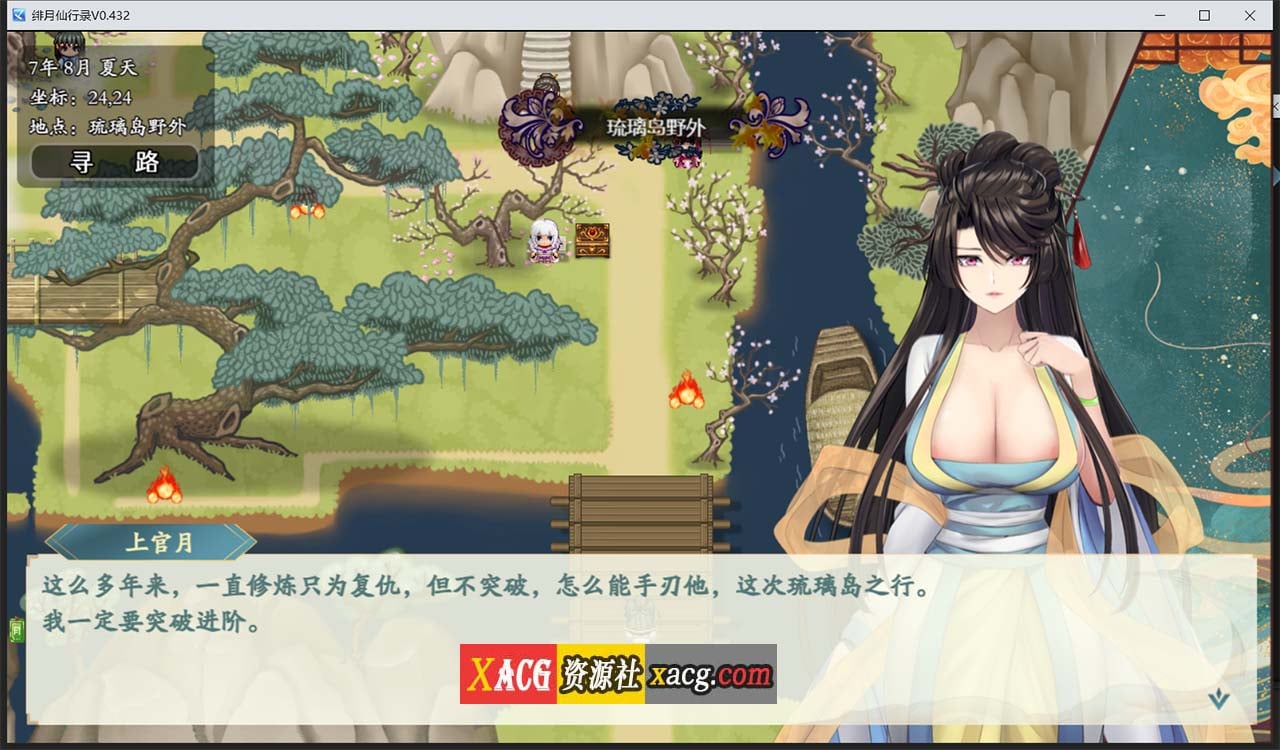Click the purple flower emblem left of the banner

click(534, 130)
